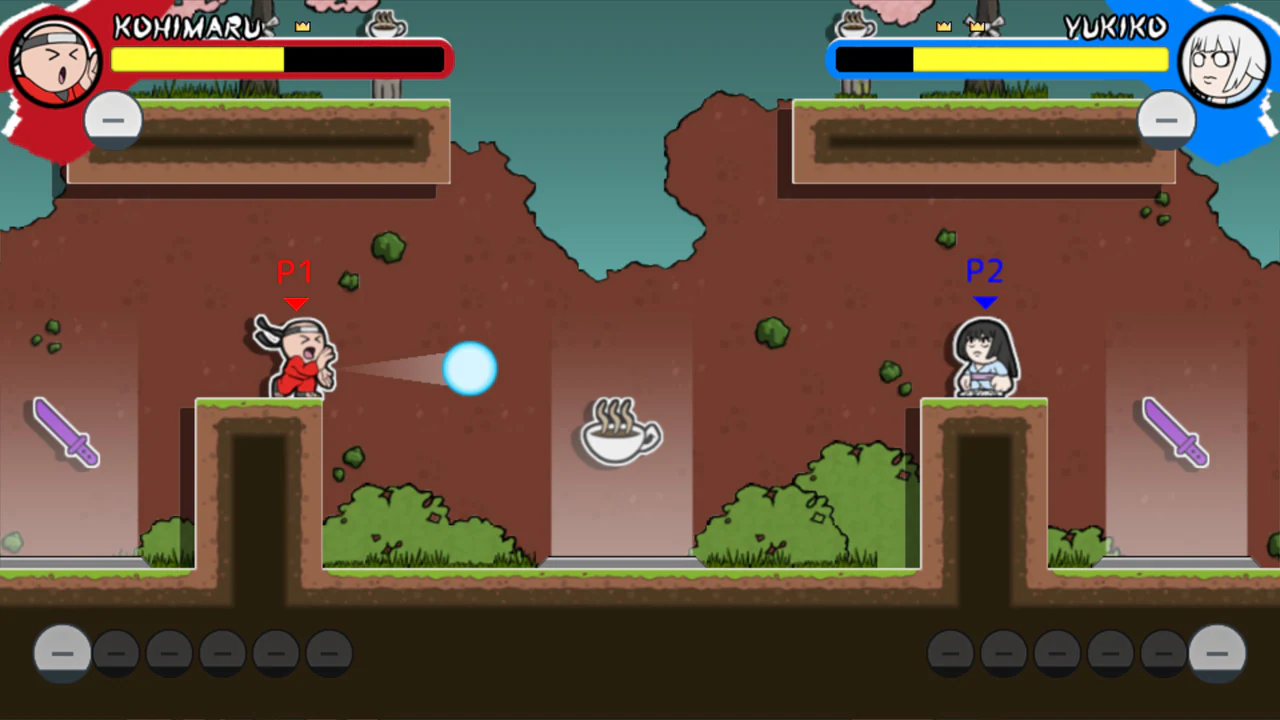
Task: Expand the P1 marker arrow above Kohimaru
Action: click(x=294, y=303)
